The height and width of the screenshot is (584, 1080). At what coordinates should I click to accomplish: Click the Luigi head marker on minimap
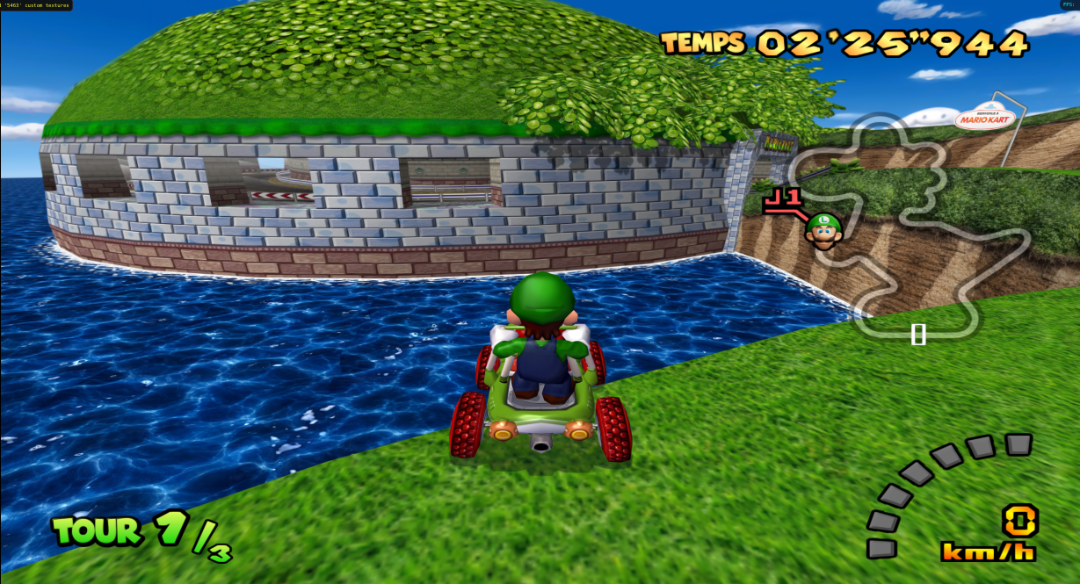coord(822,231)
